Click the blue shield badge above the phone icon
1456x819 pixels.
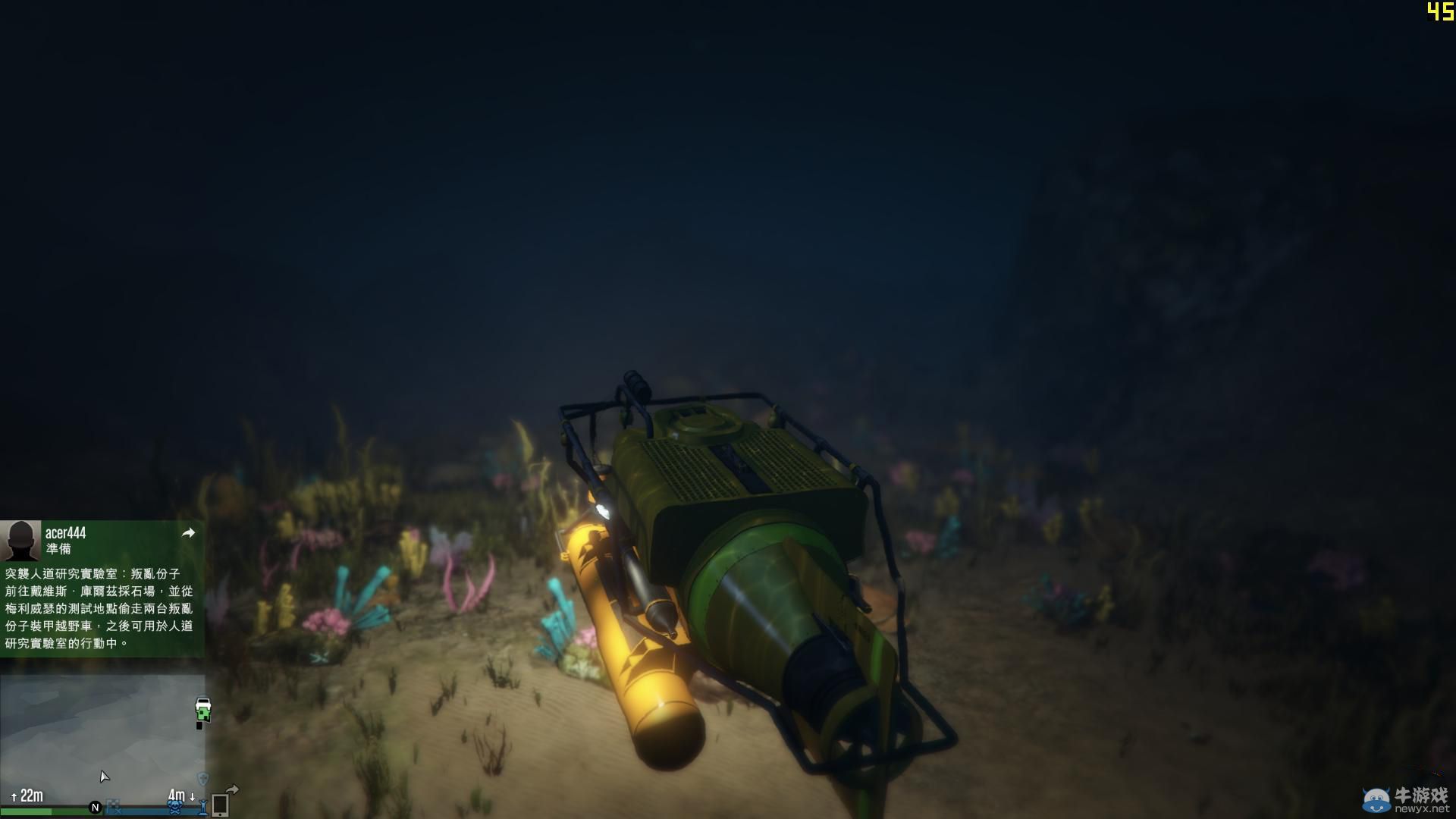204,779
